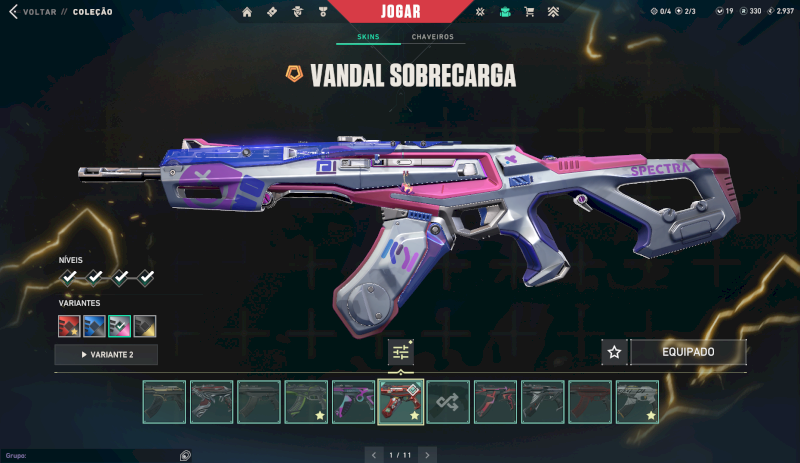The width and height of the screenshot is (800, 463).
Task: Select the highlighted red Vandal skin thumbnail
Action: click(401, 402)
